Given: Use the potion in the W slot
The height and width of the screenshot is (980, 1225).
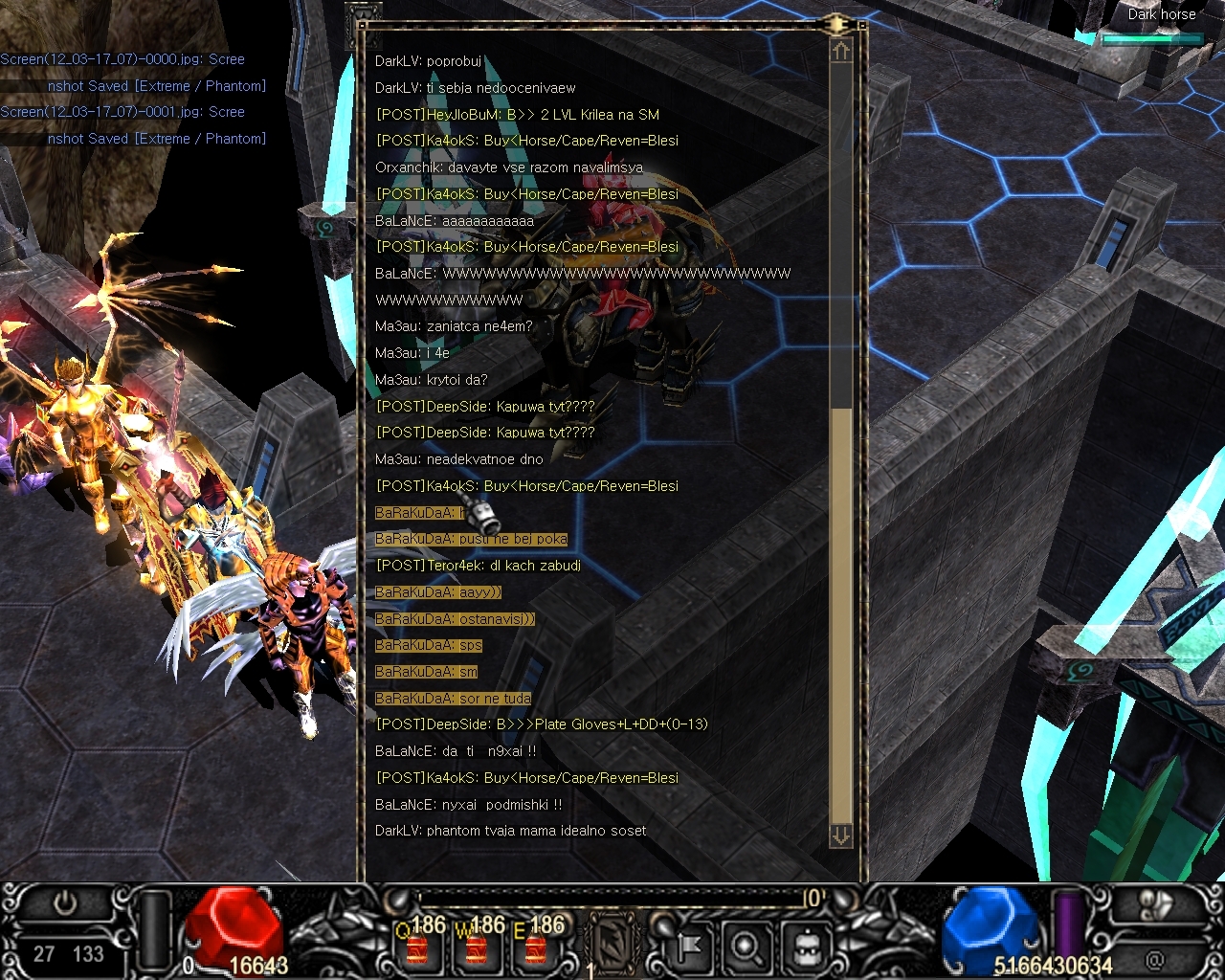Looking at the screenshot, I should [x=477, y=947].
